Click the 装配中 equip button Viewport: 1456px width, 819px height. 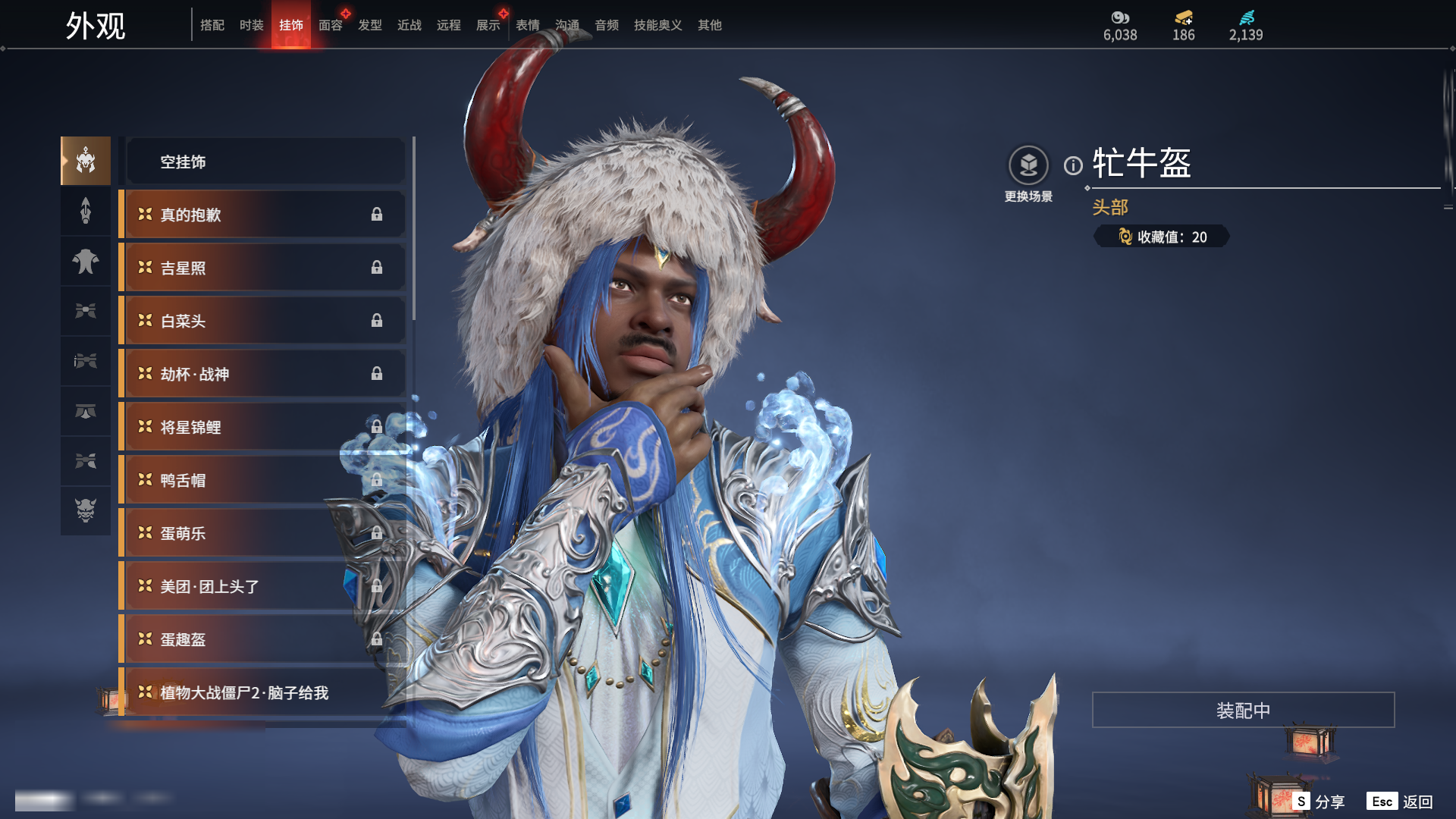pos(1243,710)
